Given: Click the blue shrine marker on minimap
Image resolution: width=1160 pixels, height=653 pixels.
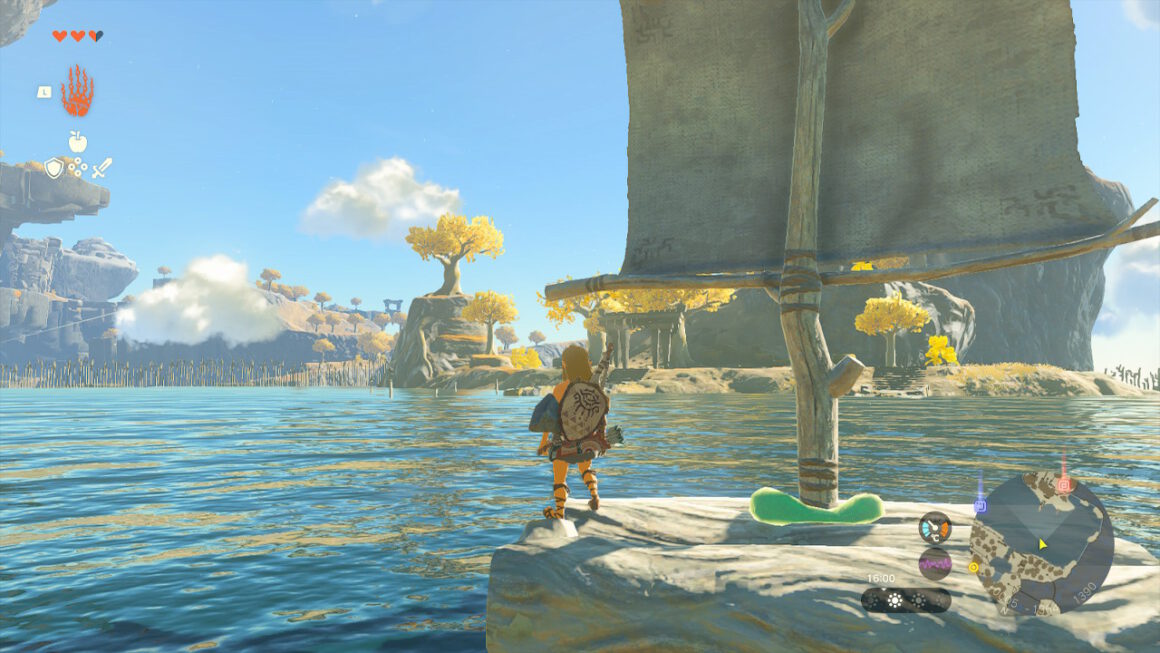Looking at the screenshot, I should coord(980,505).
